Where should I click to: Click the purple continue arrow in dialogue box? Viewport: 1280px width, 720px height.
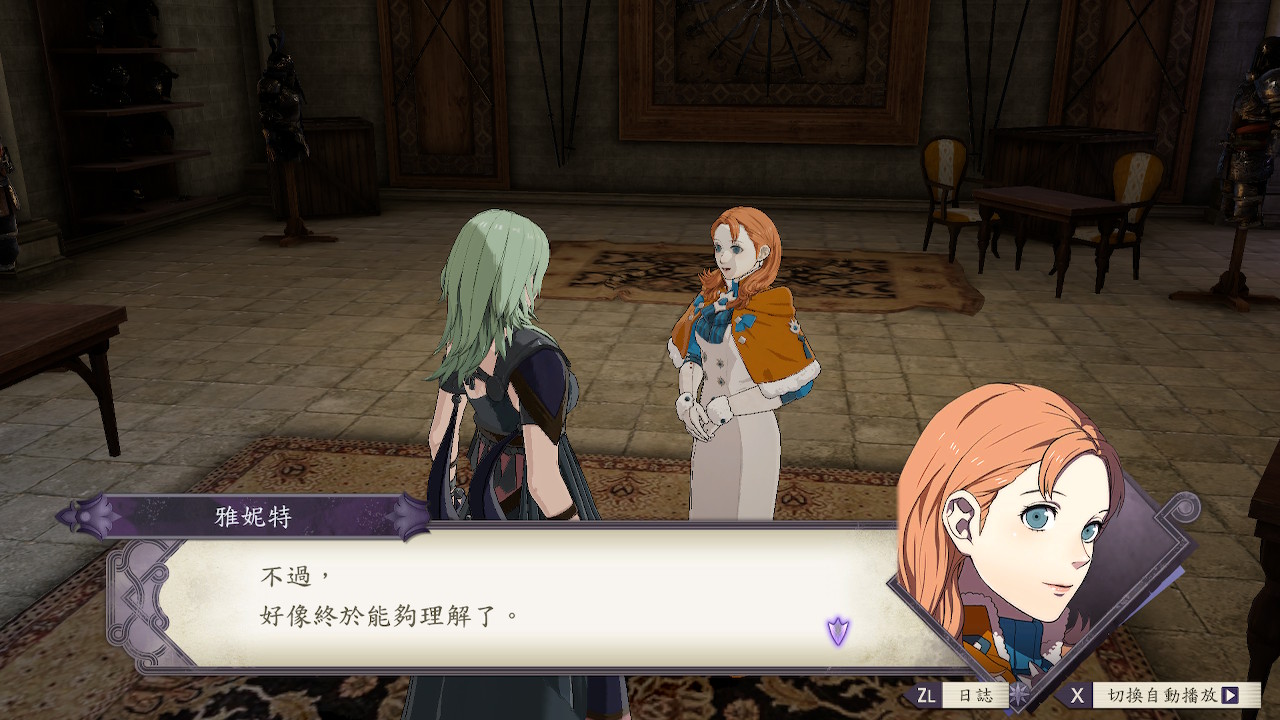[838, 631]
